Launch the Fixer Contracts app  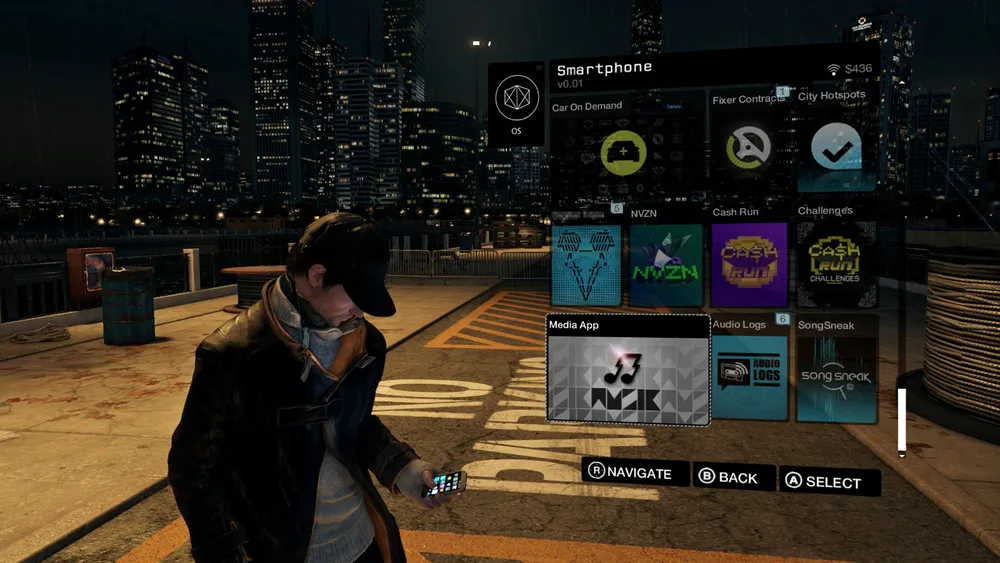pyautogui.click(x=748, y=147)
